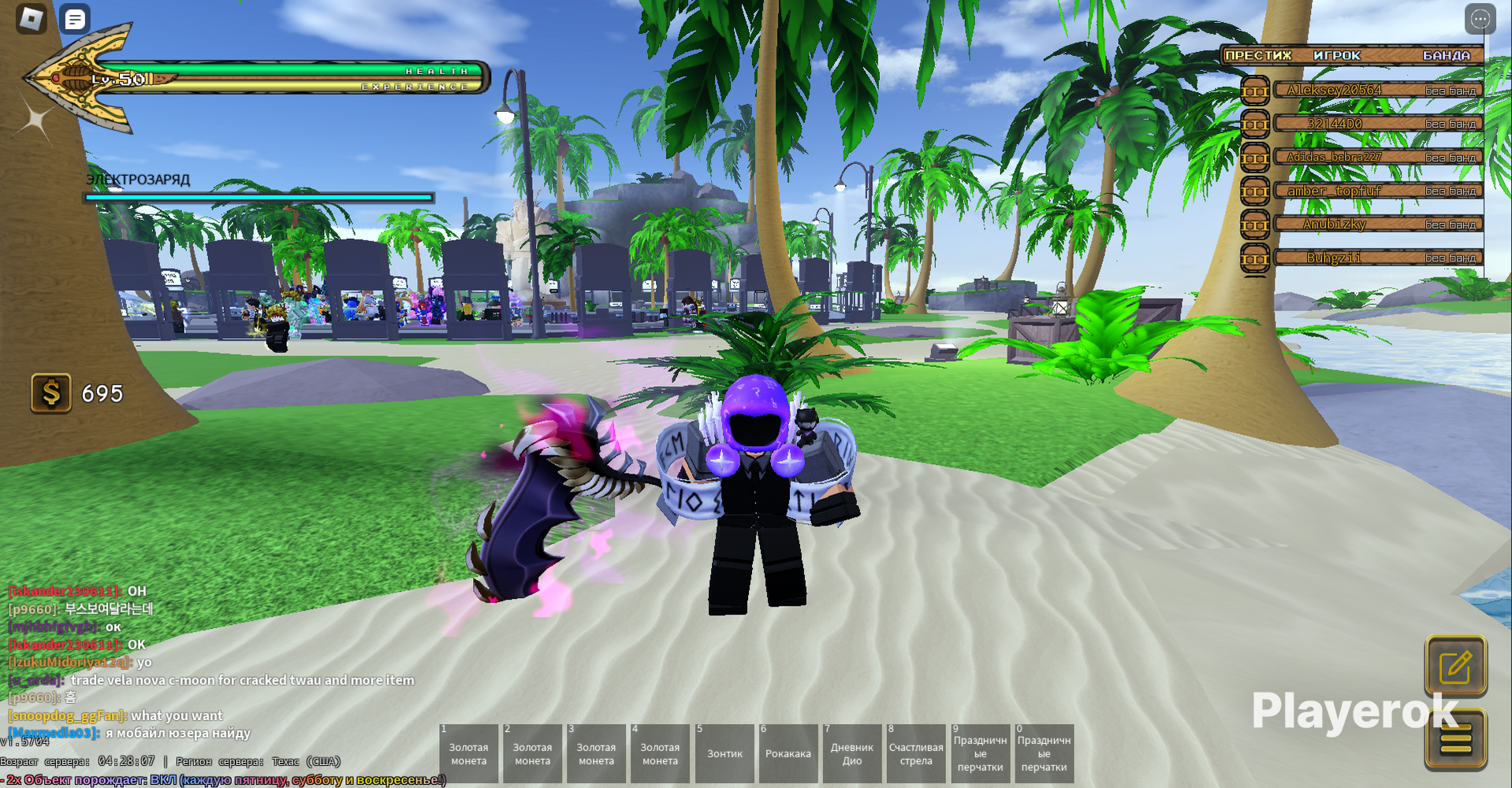The image size is (1512, 788).
Task: Click the green EXPERIENCE progress bar
Action: pos(315,85)
